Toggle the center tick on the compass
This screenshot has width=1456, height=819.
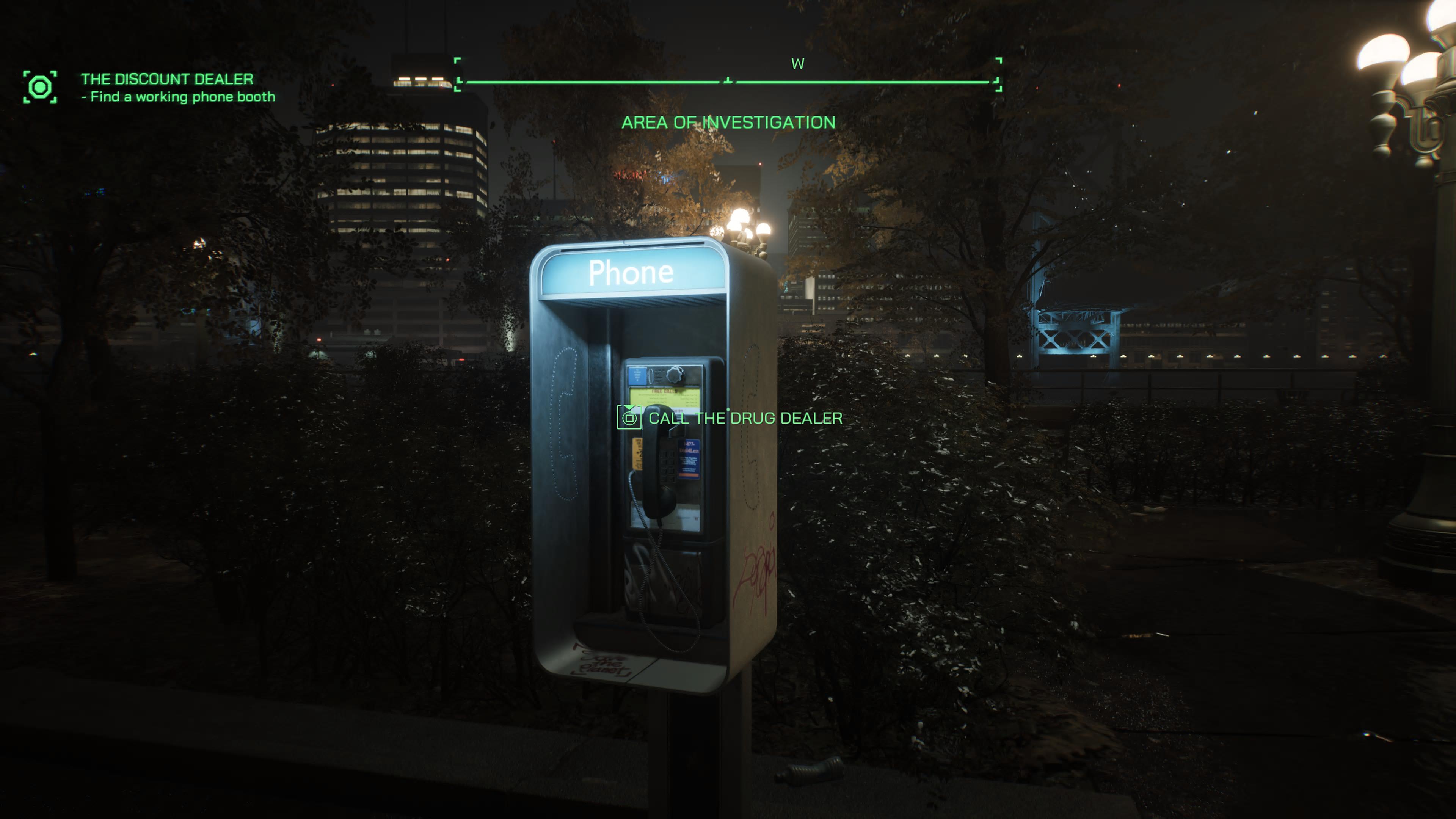click(x=728, y=79)
